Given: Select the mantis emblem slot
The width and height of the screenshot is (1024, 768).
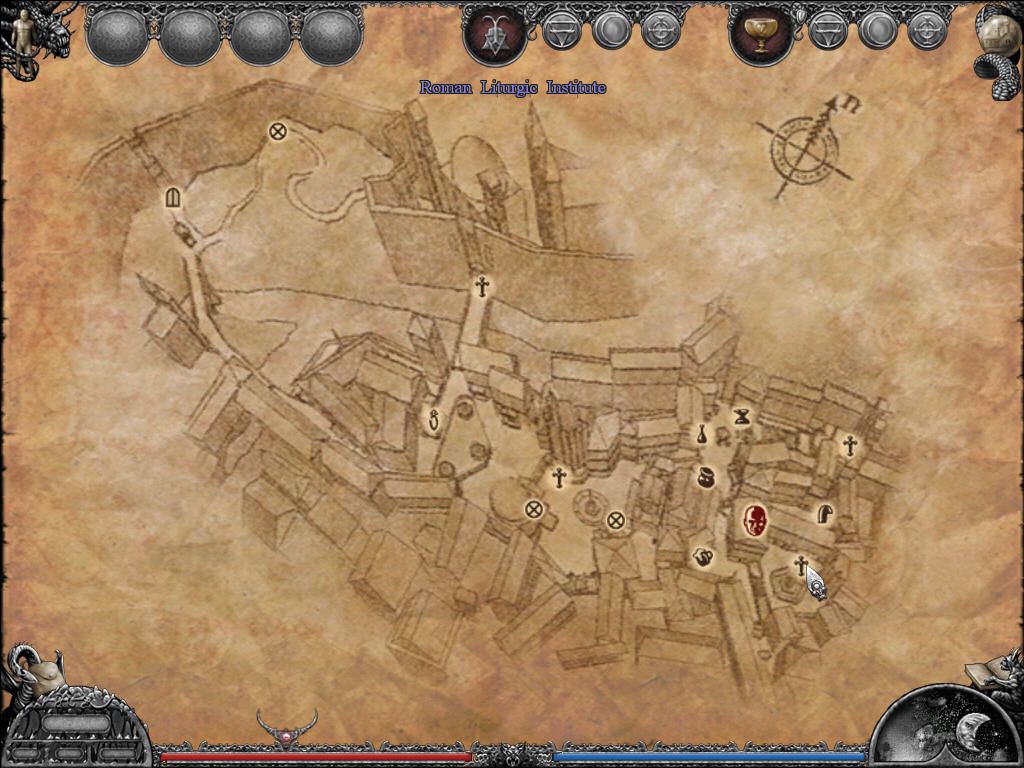Looking at the screenshot, I should (x=494, y=35).
